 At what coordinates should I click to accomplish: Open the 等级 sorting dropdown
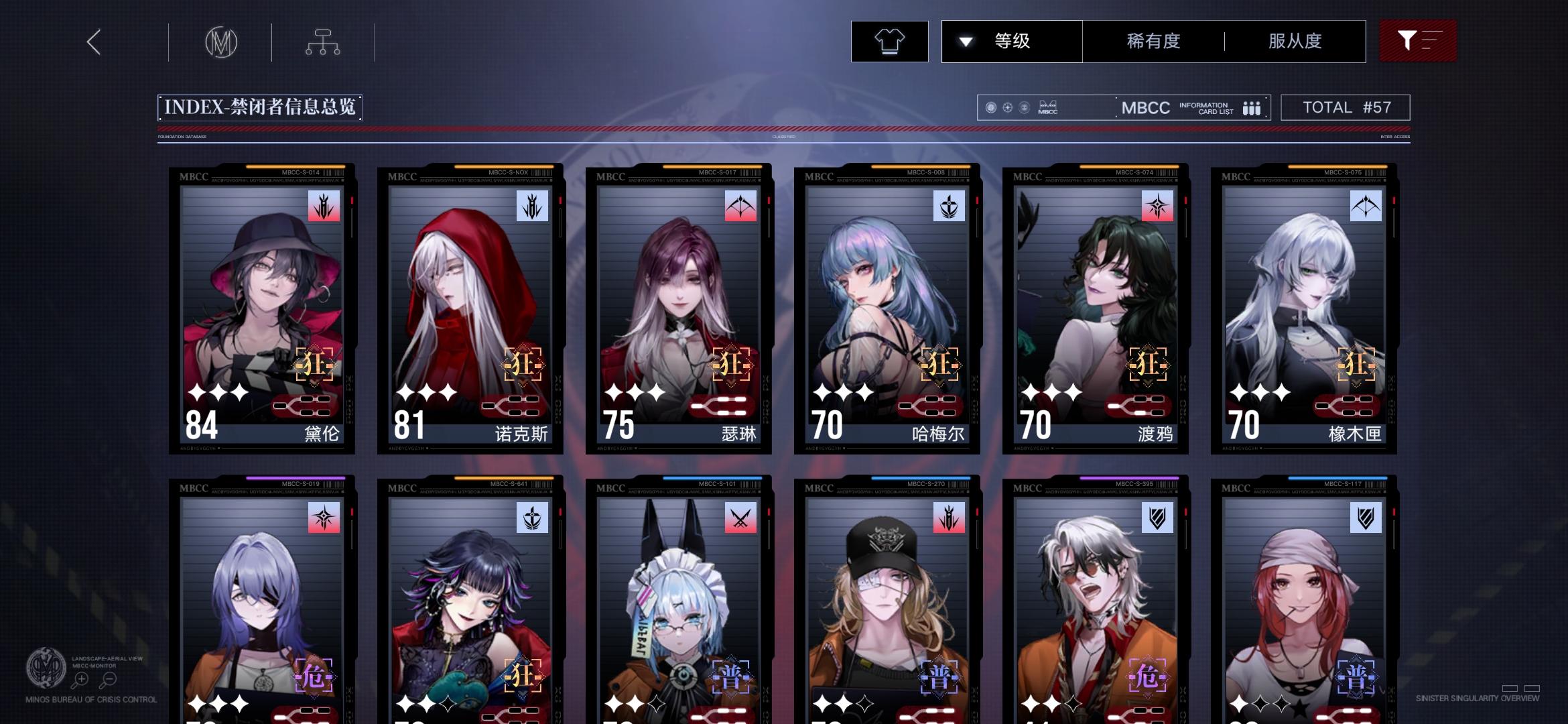click(x=1011, y=41)
